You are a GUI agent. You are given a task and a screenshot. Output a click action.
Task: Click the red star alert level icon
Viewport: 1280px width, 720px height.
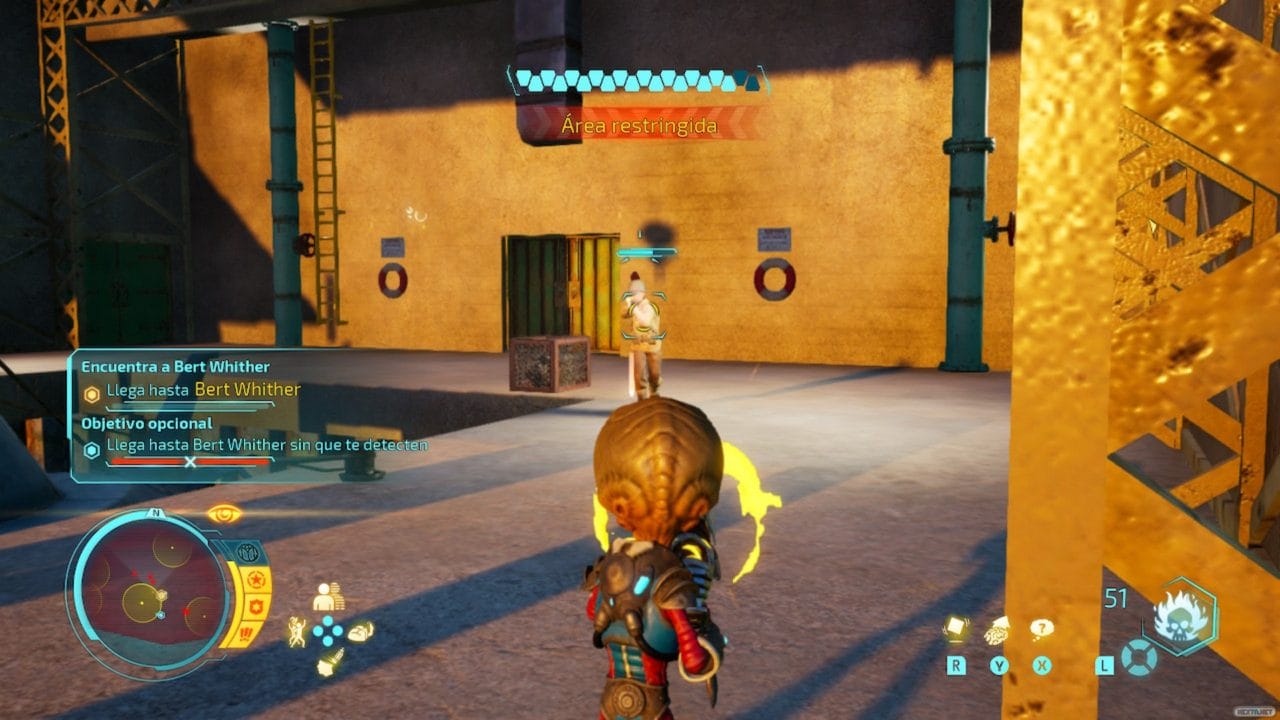254,579
